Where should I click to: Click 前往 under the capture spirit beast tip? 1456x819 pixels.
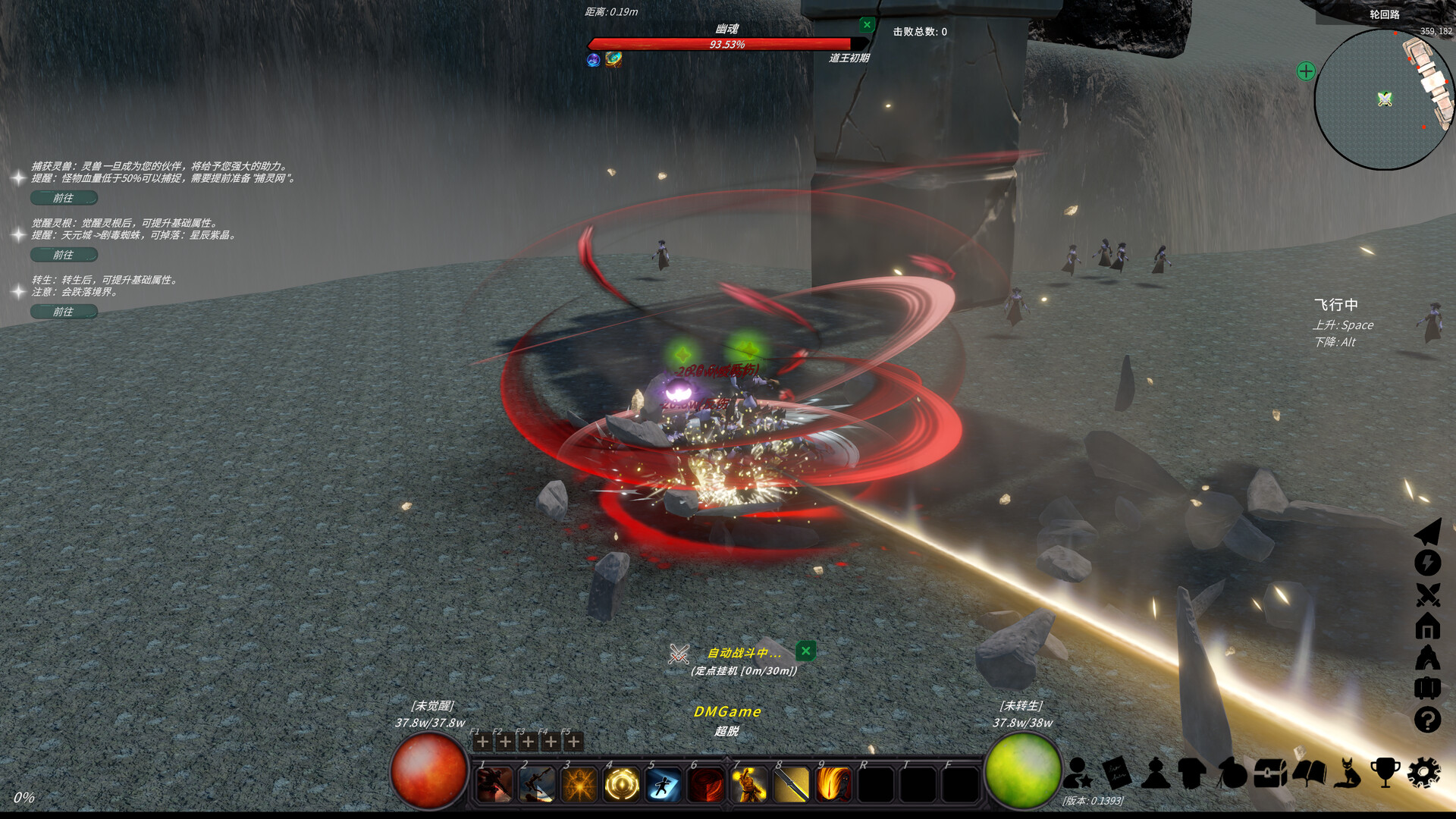click(64, 198)
